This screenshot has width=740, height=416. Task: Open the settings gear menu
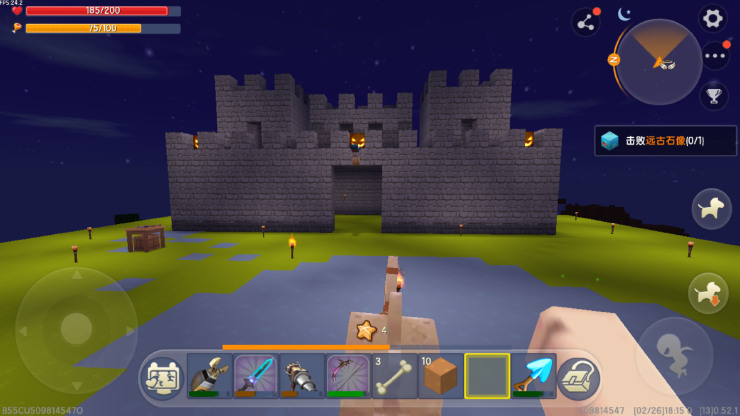[x=712, y=18]
